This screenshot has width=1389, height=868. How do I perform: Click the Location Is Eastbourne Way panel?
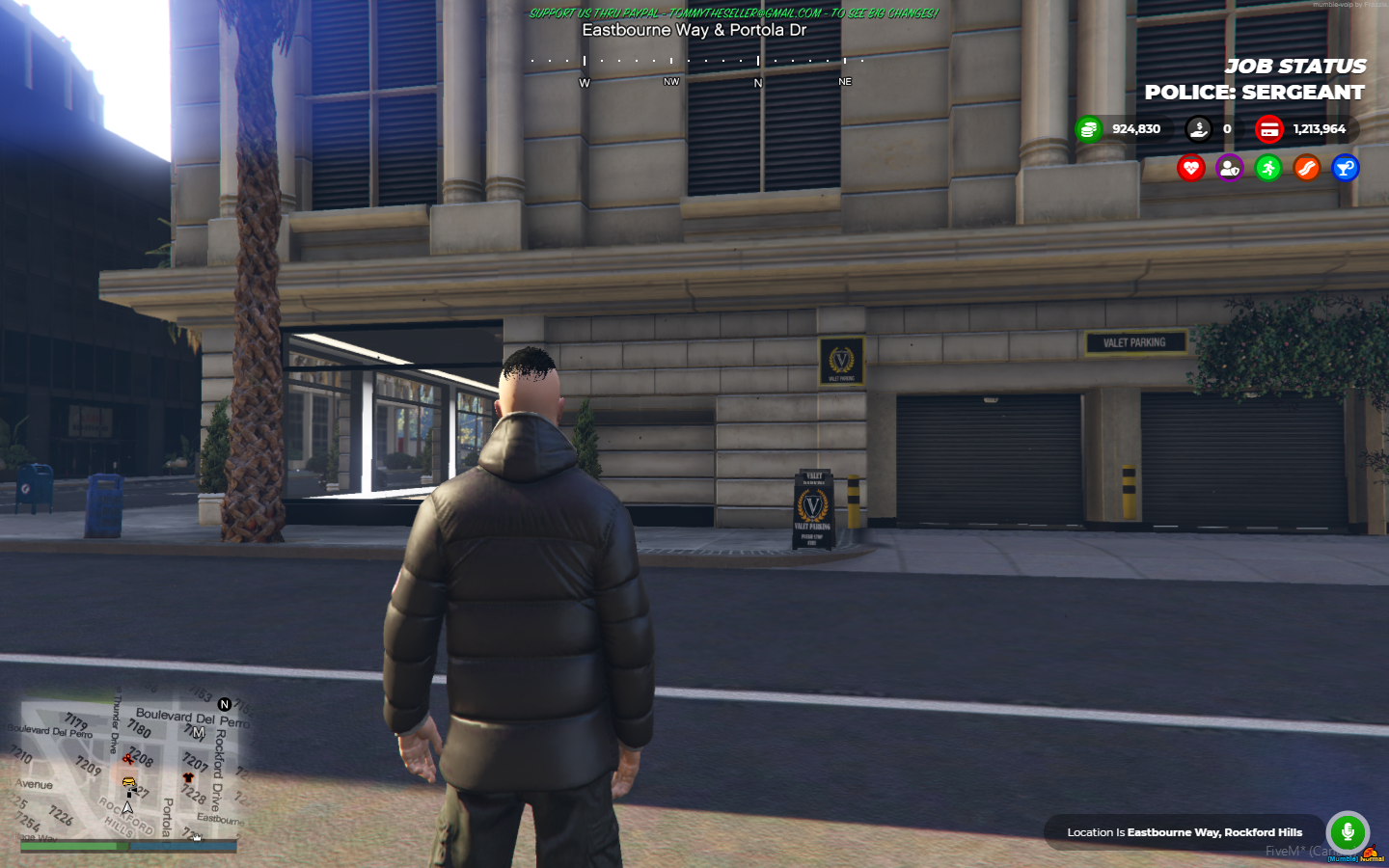pos(1184,832)
